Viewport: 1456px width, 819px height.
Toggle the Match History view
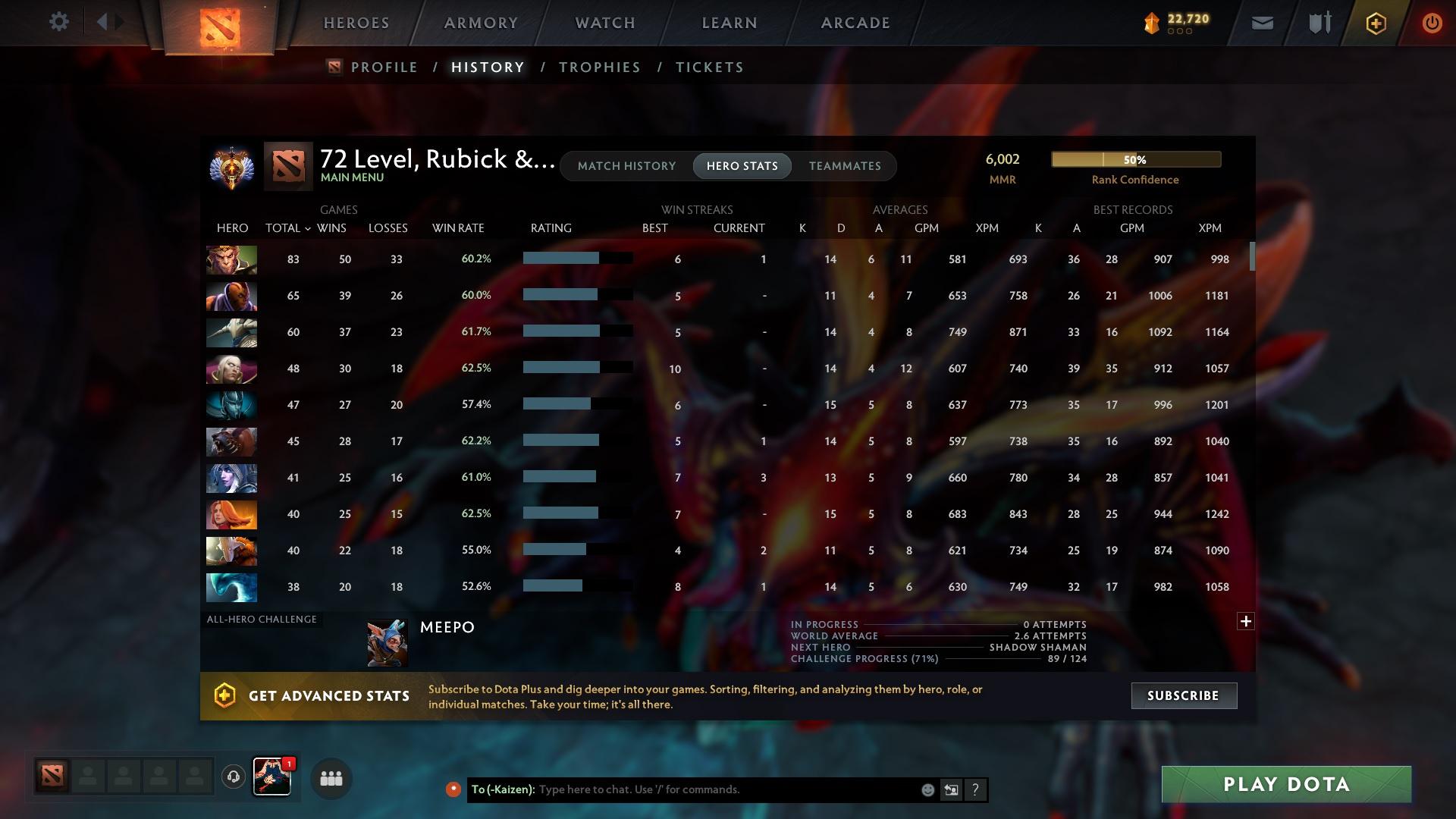(x=626, y=165)
